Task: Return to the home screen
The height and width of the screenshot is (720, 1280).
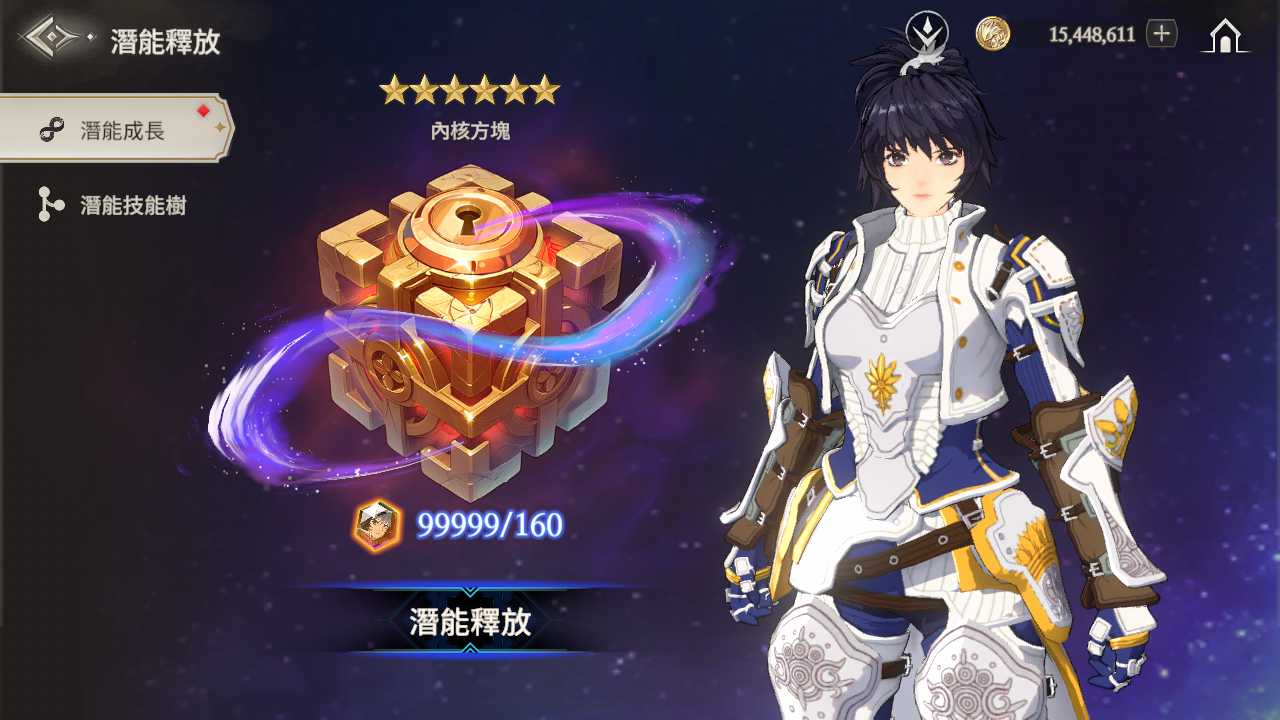Action: point(1225,36)
